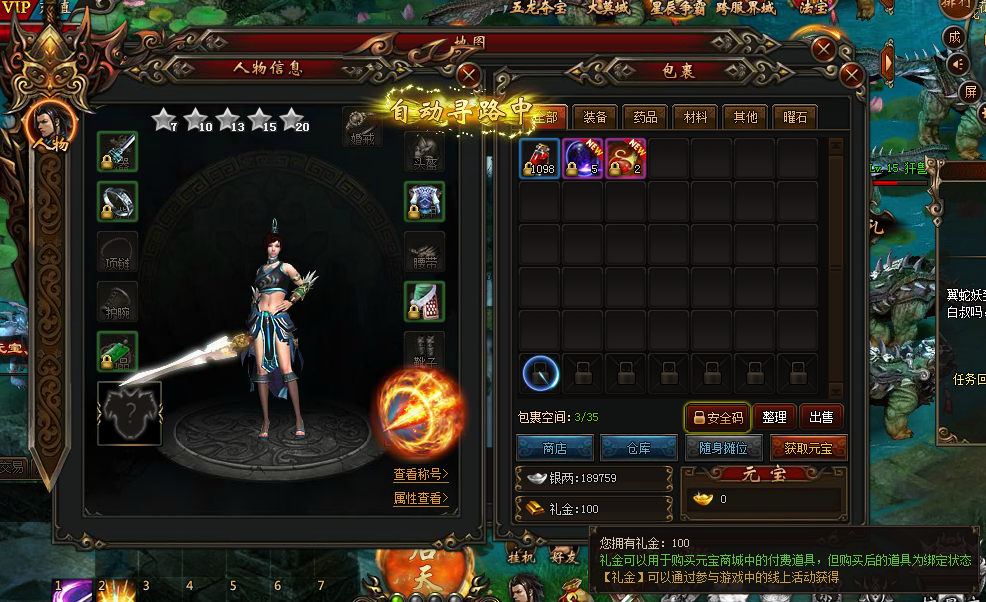Close the 包裹 inventory window

[852, 75]
